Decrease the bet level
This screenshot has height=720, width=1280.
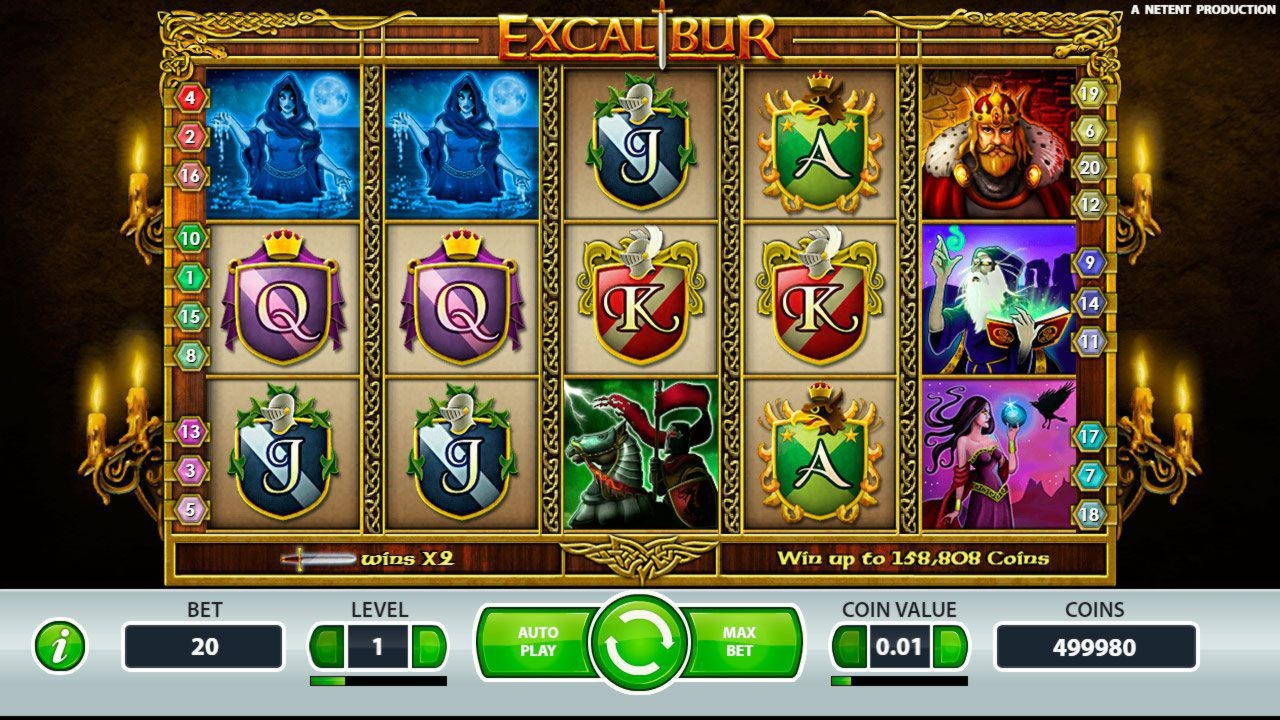(326, 647)
